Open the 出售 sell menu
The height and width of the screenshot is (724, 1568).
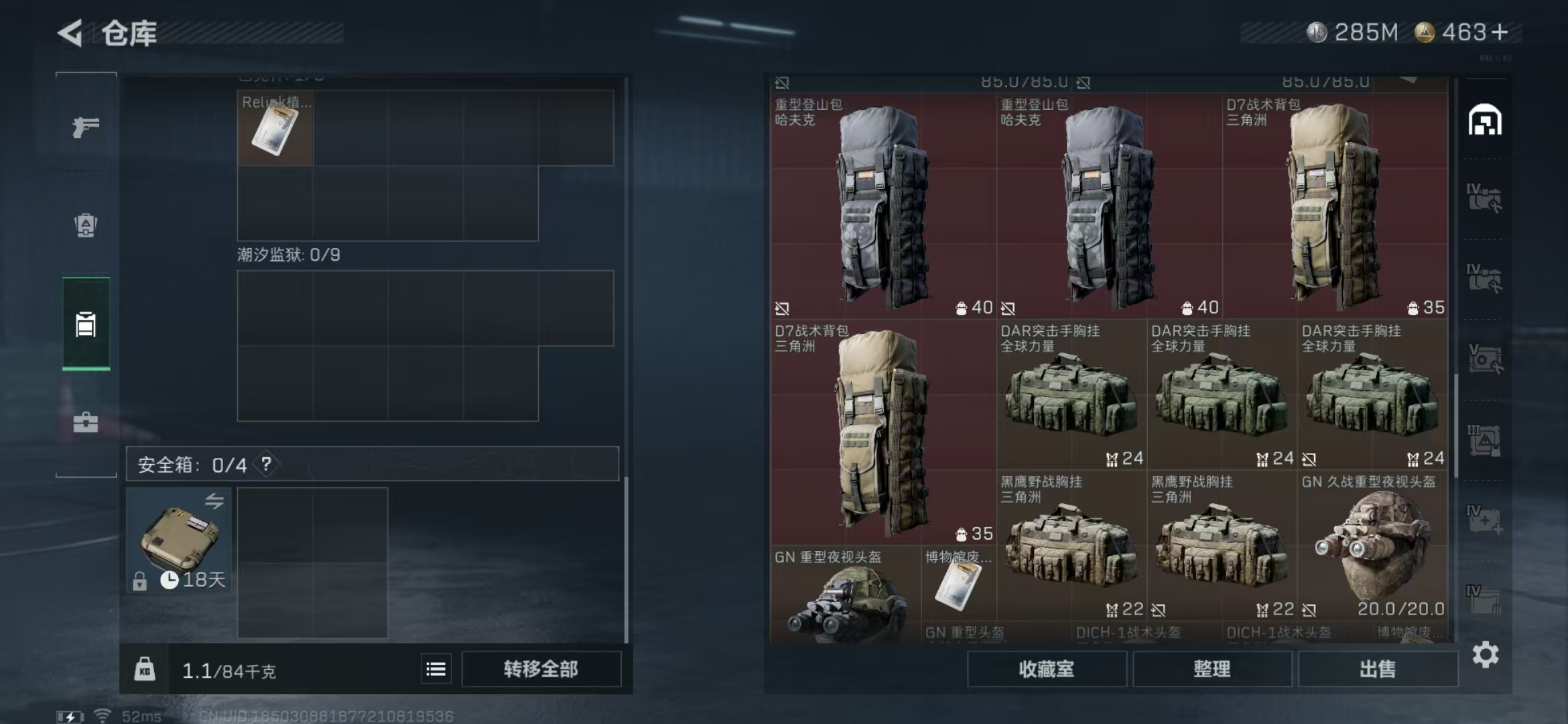pyautogui.click(x=1378, y=669)
